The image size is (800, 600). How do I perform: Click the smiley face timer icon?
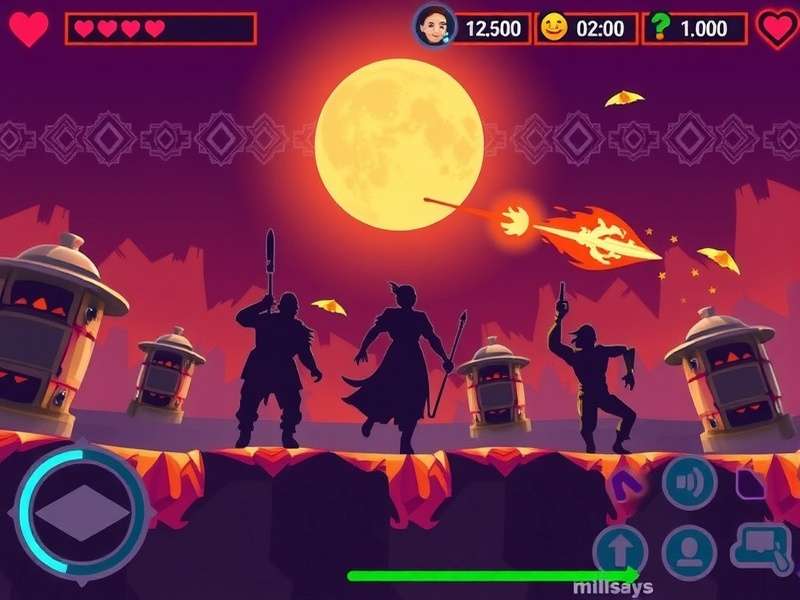pos(553,27)
